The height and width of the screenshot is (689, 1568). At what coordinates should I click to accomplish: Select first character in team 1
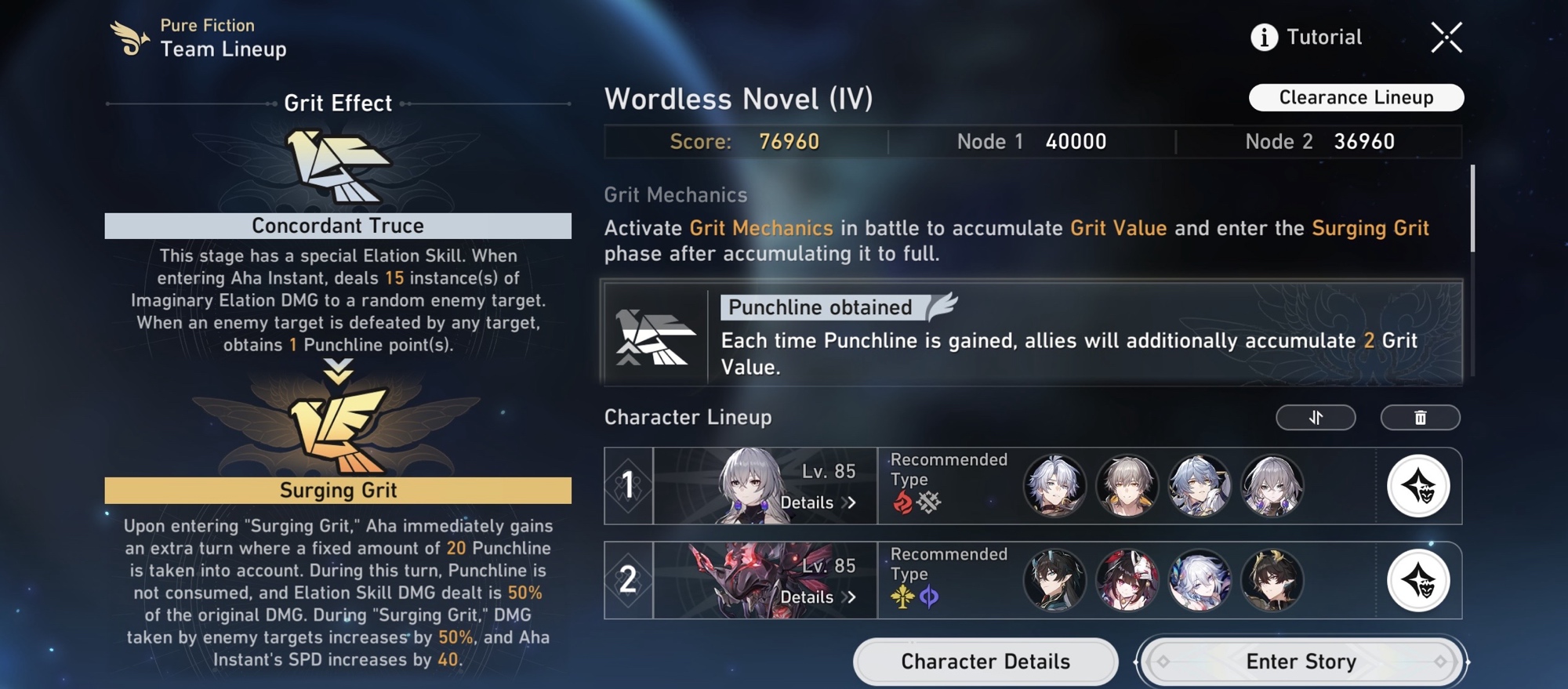(1054, 486)
